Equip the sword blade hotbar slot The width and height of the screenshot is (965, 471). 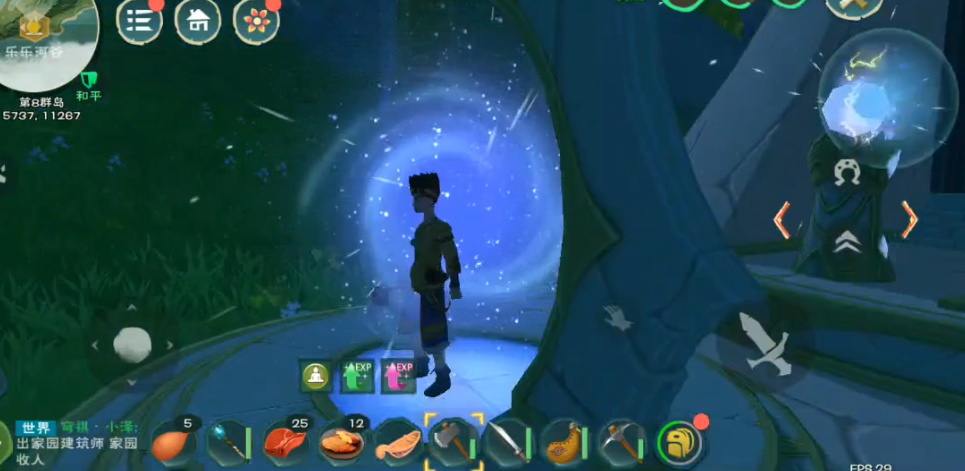[x=509, y=441]
